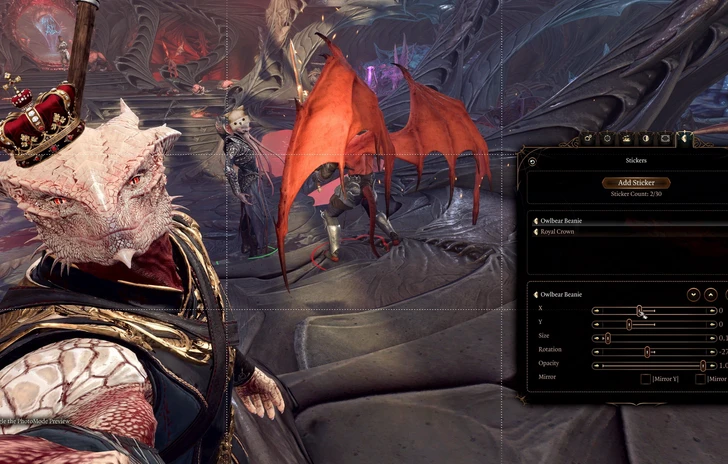Open the first photo mode tab
The height and width of the screenshot is (464, 728).
pyautogui.click(x=589, y=139)
